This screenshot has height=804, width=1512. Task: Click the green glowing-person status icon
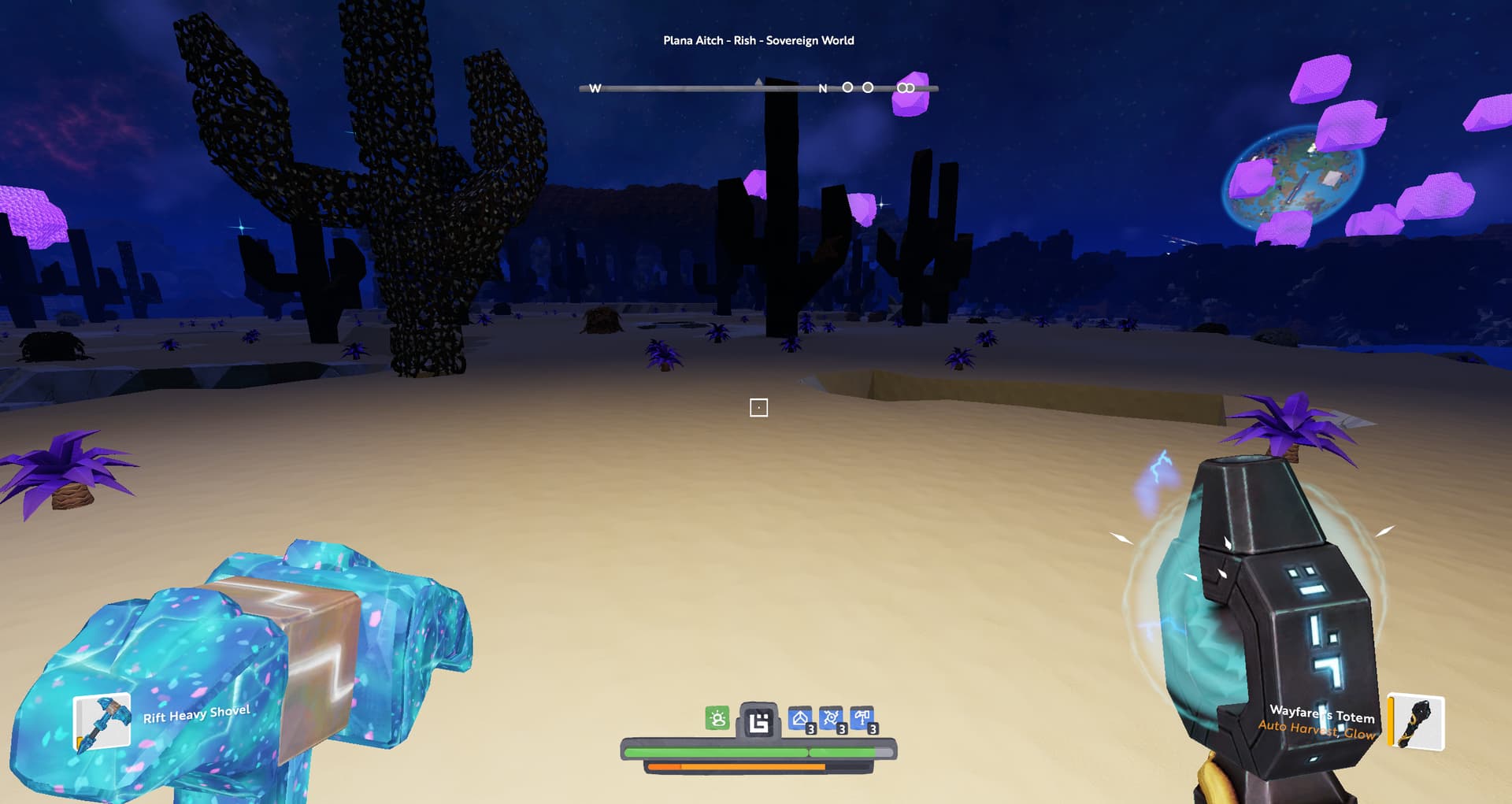[x=717, y=718]
